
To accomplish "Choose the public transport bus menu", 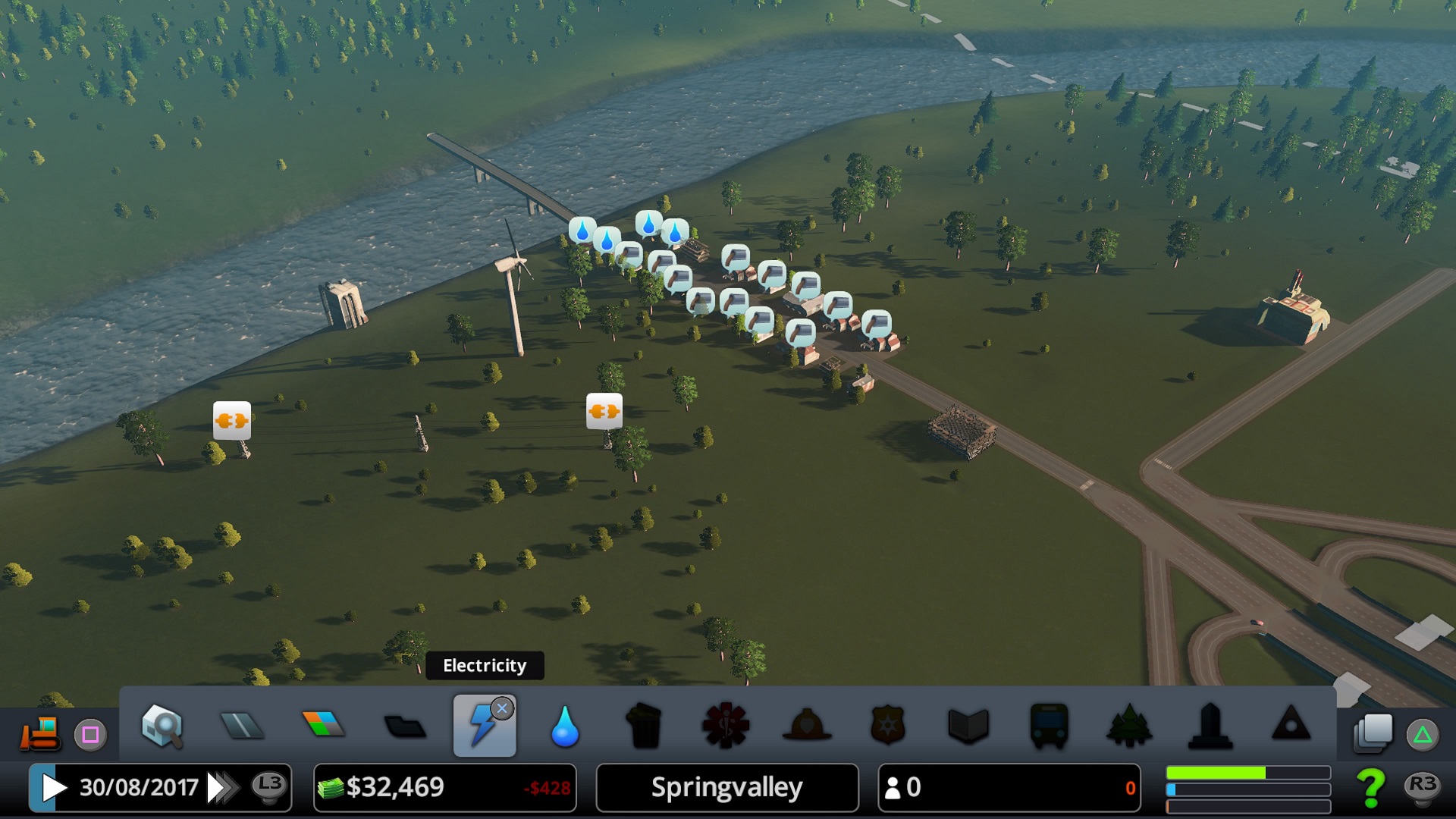I will pos(1049,726).
